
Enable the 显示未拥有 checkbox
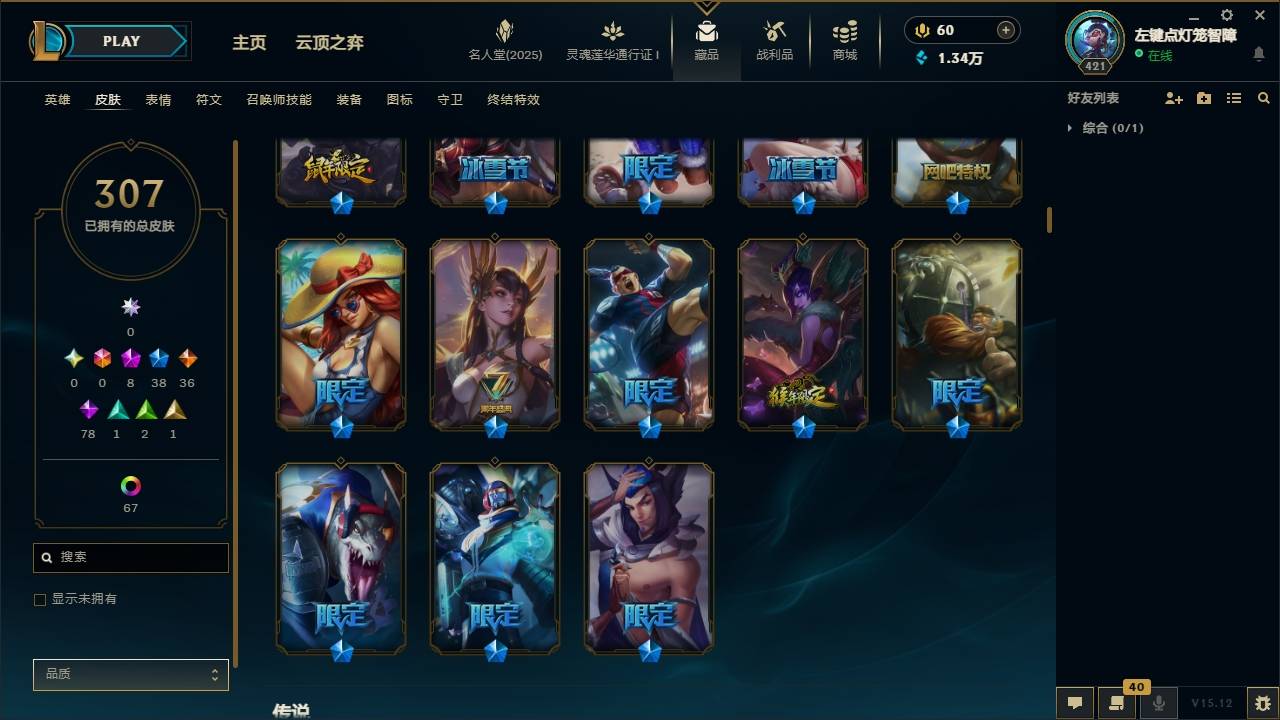[40, 599]
